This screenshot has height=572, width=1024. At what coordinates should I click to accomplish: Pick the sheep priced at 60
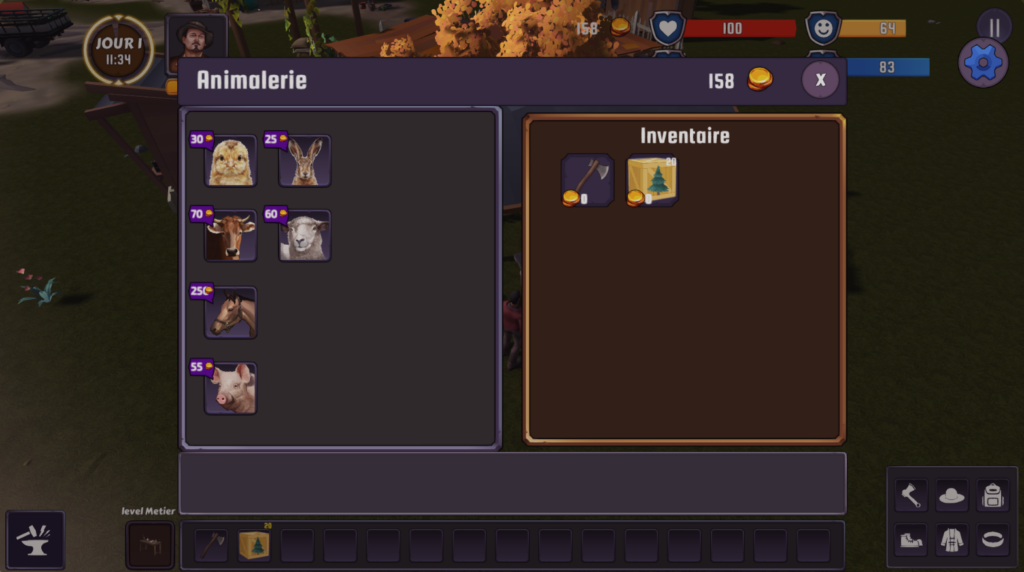[x=304, y=237]
